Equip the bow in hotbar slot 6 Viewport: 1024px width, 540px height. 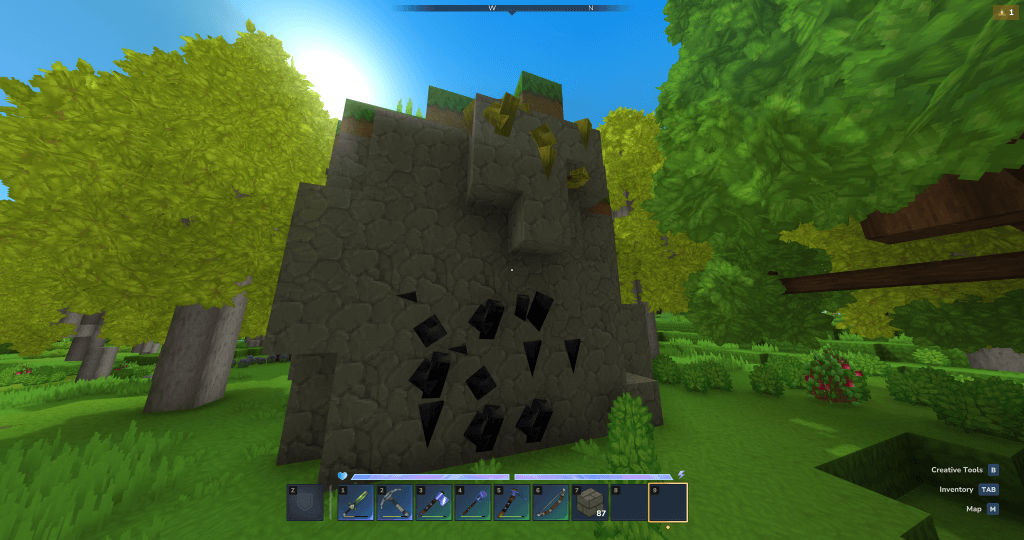[x=551, y=502]
